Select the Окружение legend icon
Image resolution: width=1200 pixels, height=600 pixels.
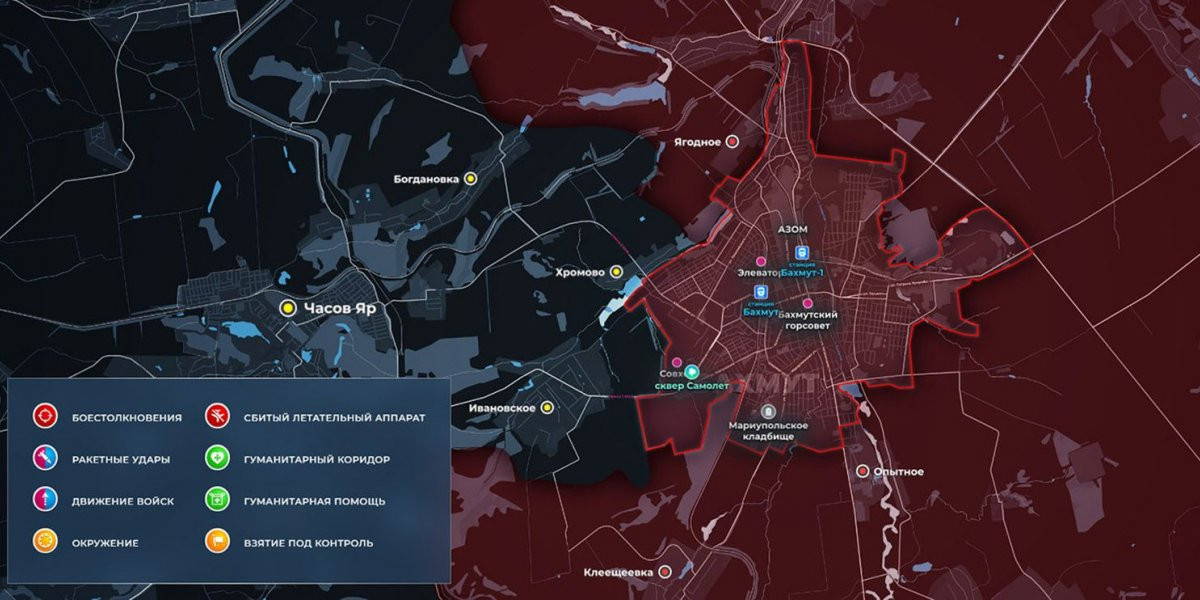(x=43, y=543)
